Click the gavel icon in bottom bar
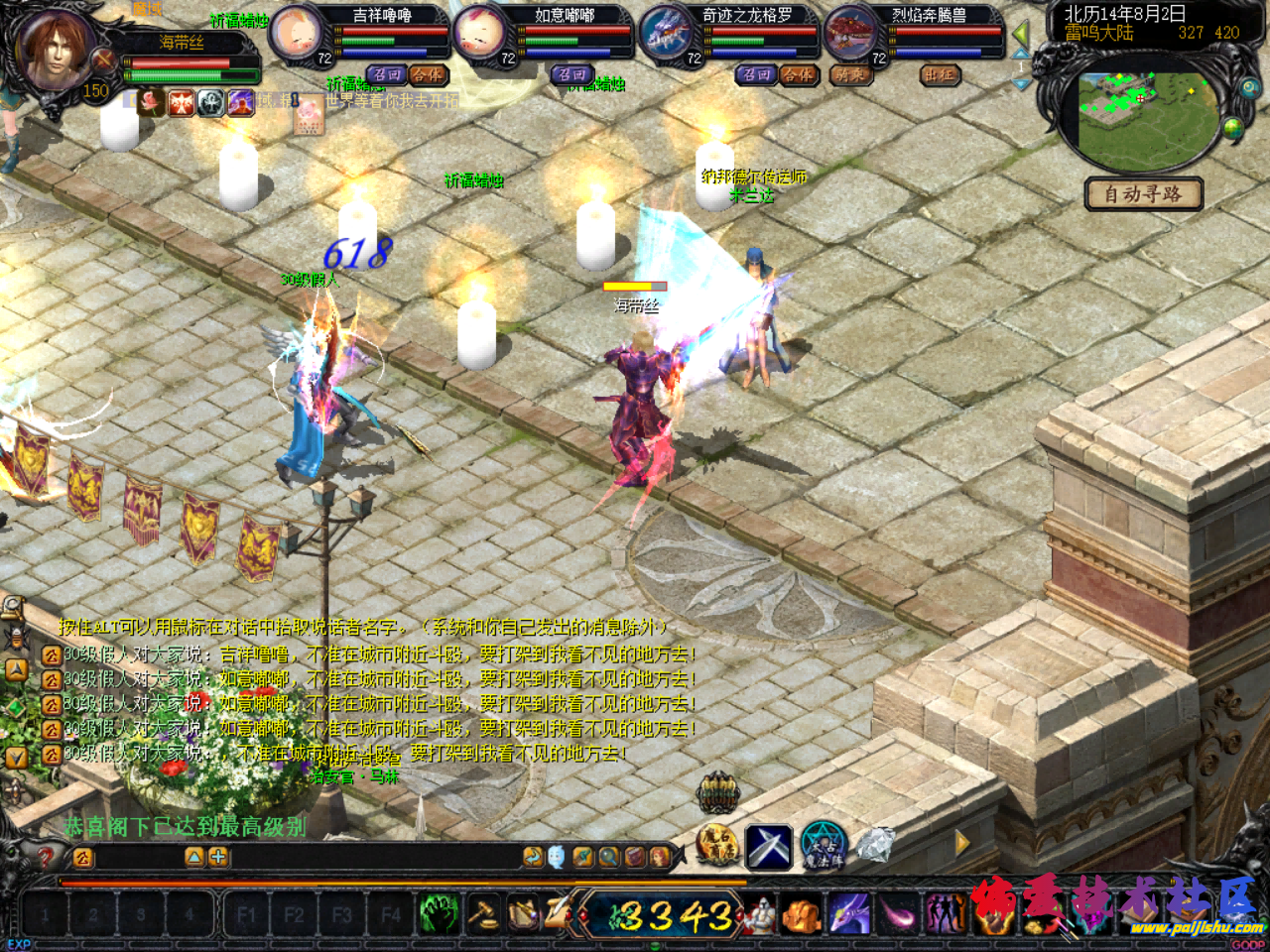The image size is (1270, 952). point(484,913)
